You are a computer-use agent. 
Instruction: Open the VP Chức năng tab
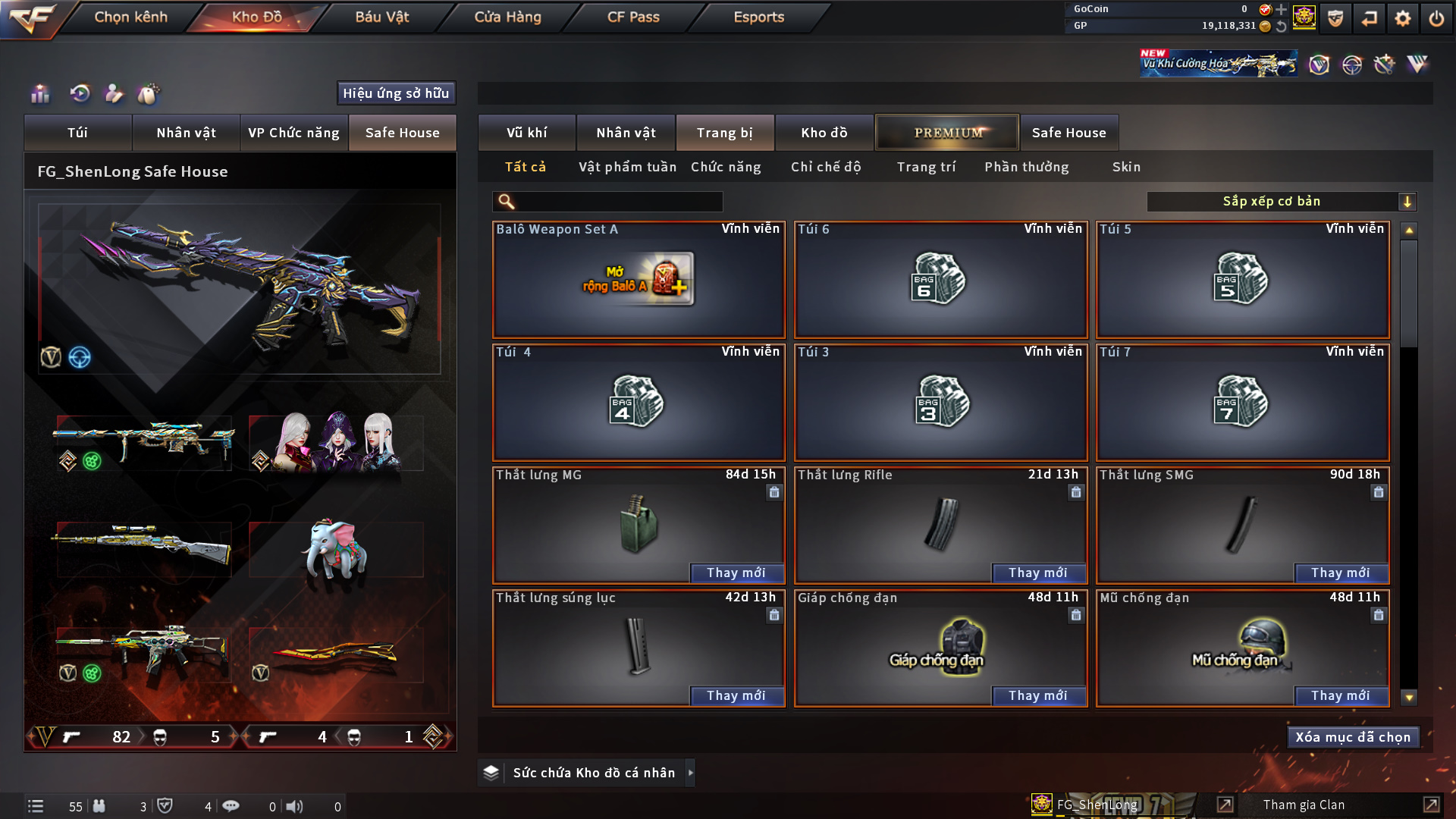293,133
